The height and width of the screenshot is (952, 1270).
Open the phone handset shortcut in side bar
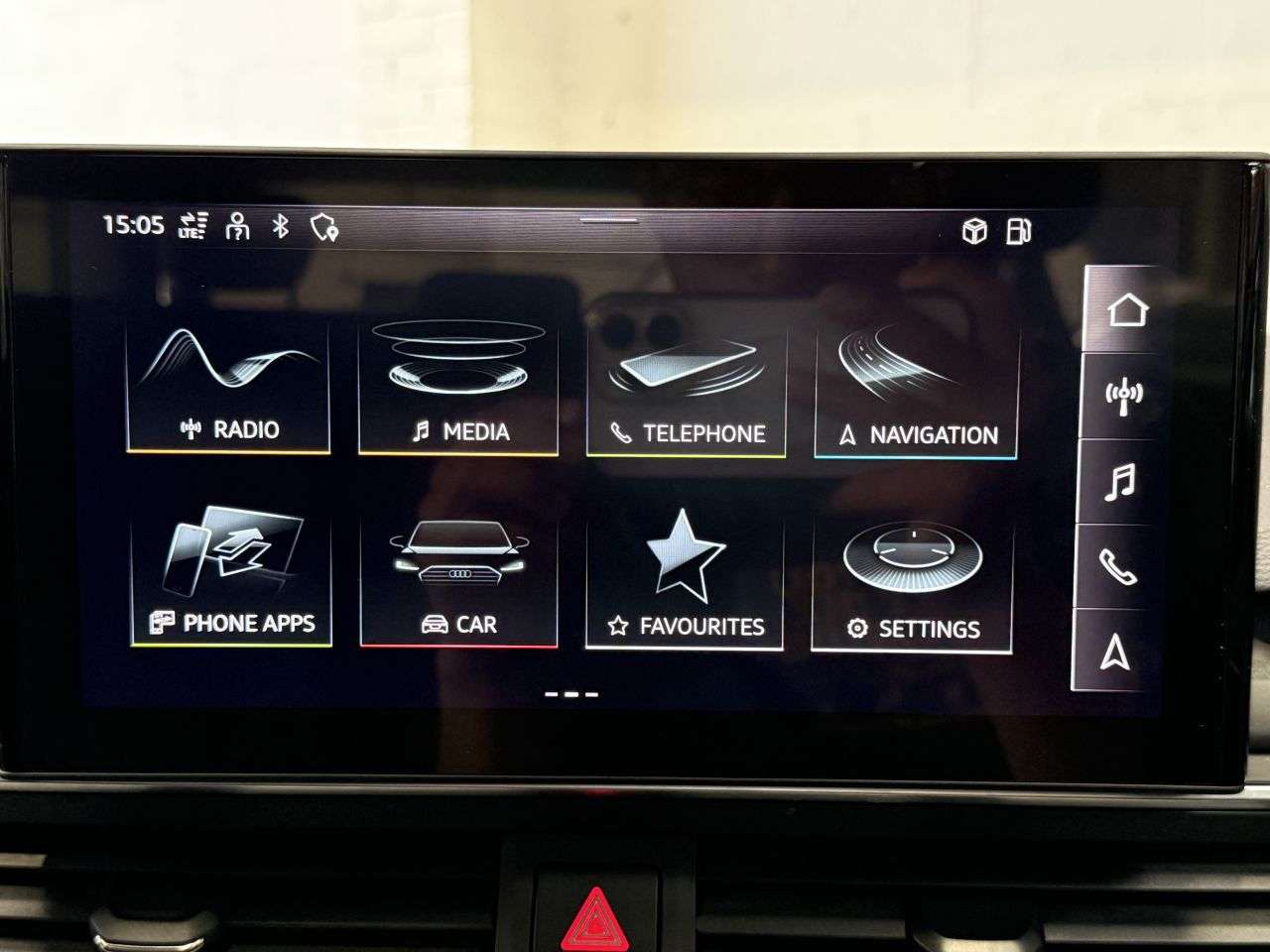tap(1117, 568)
